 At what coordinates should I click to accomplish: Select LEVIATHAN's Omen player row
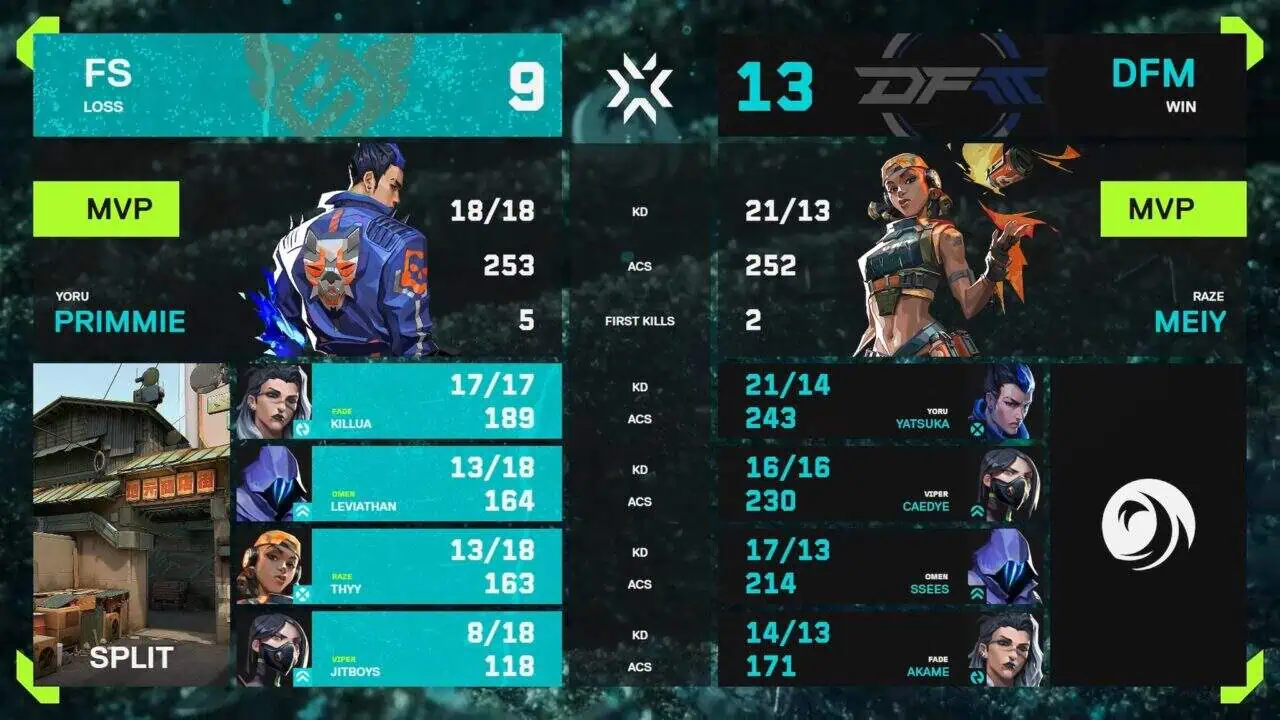click(397, 484)
